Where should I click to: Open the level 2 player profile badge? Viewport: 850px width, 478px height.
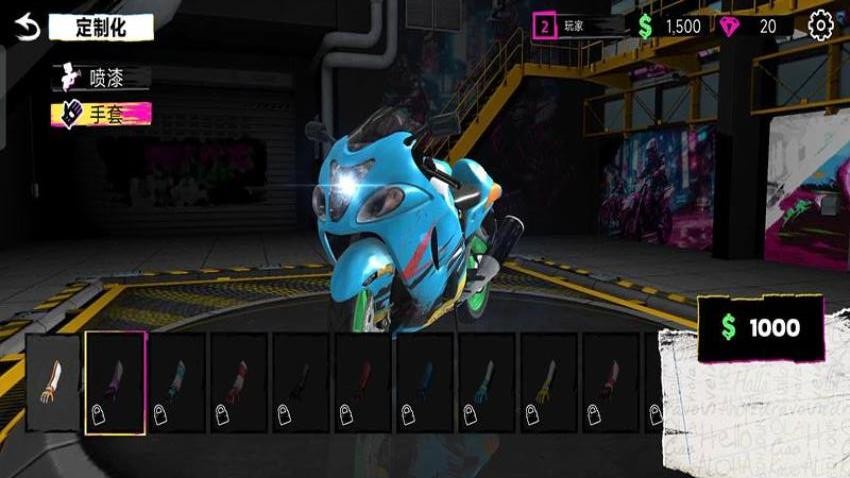click(545, 27)
